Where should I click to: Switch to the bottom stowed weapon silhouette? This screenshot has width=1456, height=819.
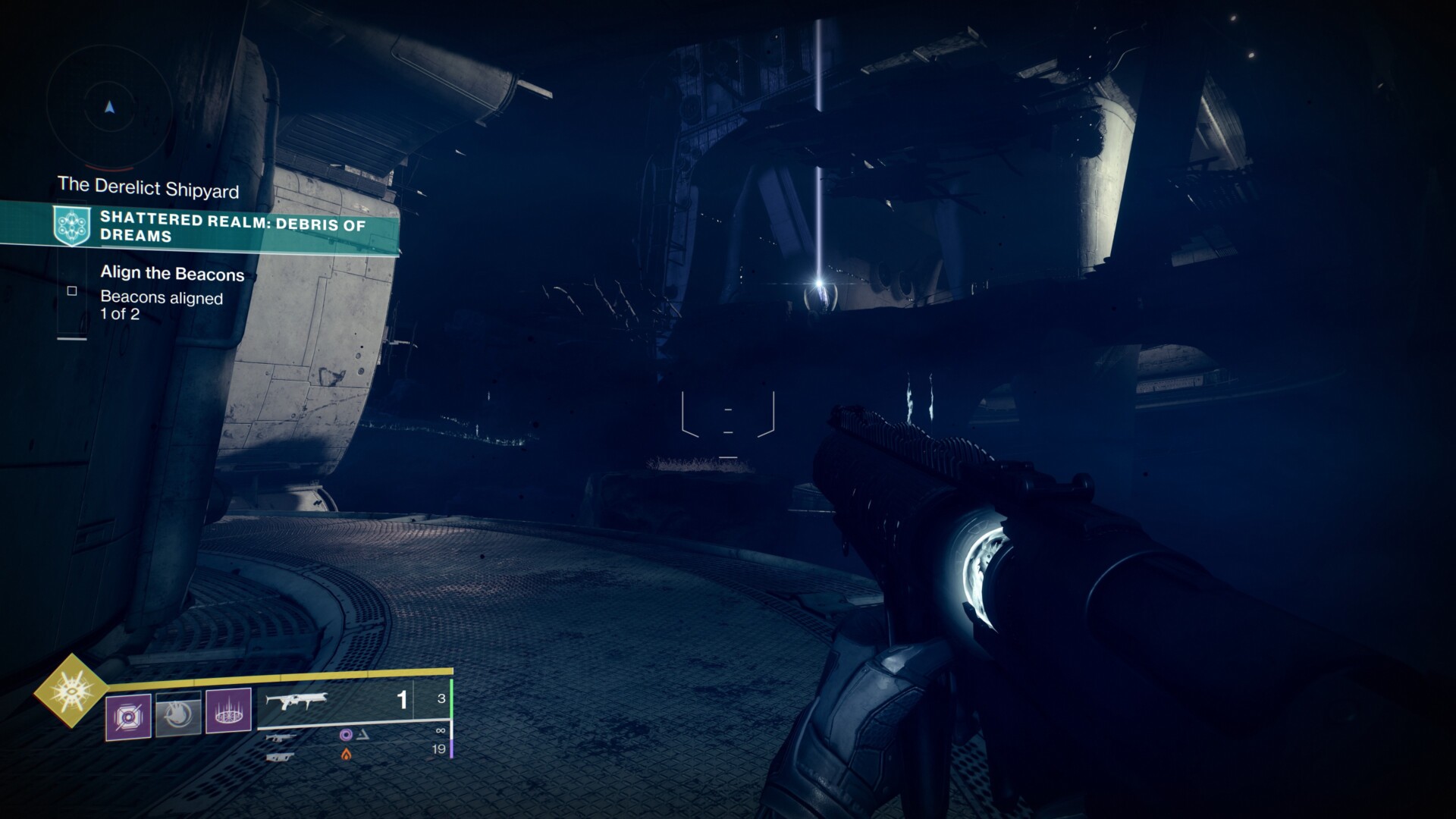pyautogui.click(x=278, y=756)
